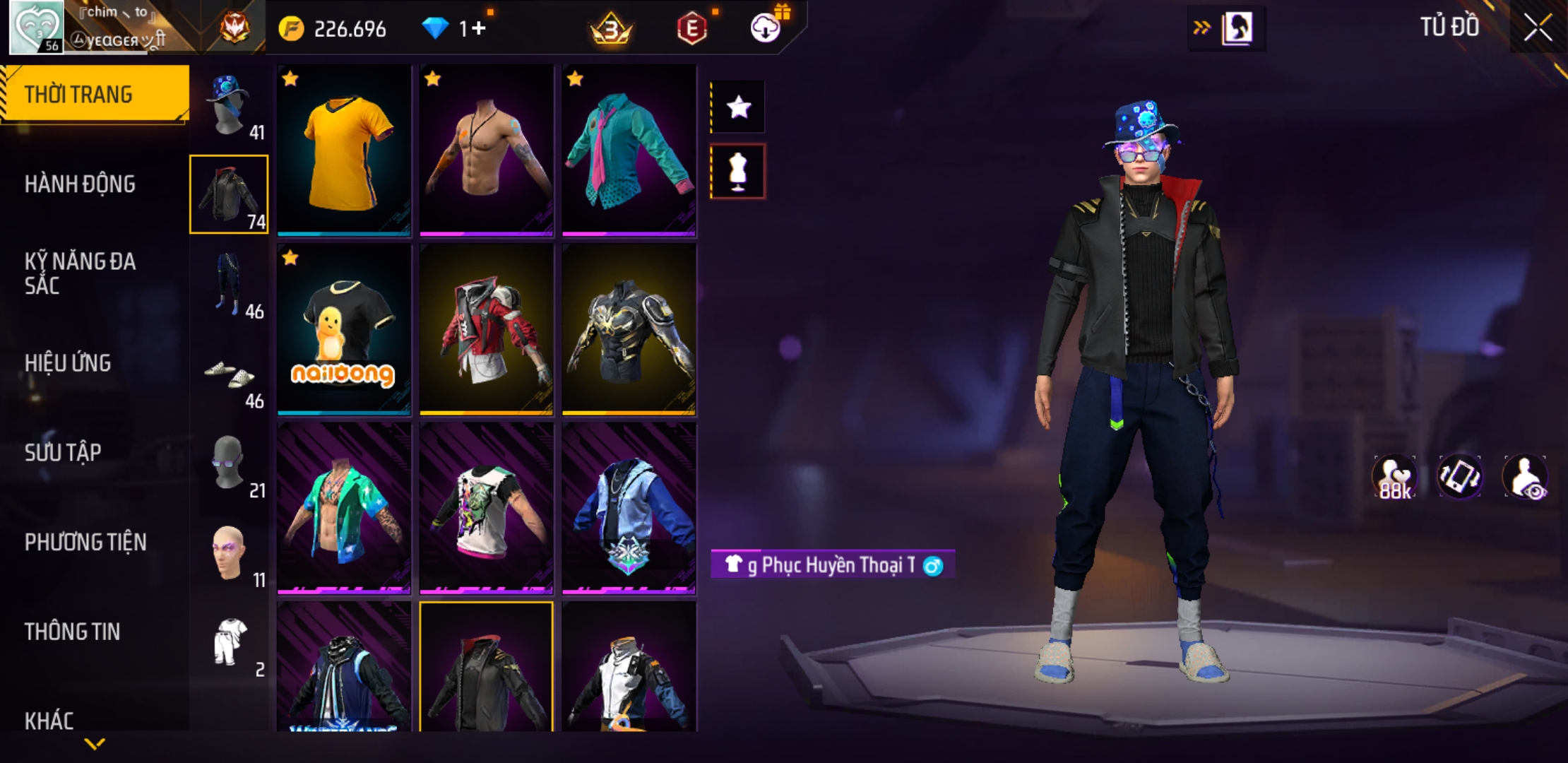Screen dimensions: 1568x763
Task: Select the Hiệu Ứng menu entry
Action: [68, 363]
